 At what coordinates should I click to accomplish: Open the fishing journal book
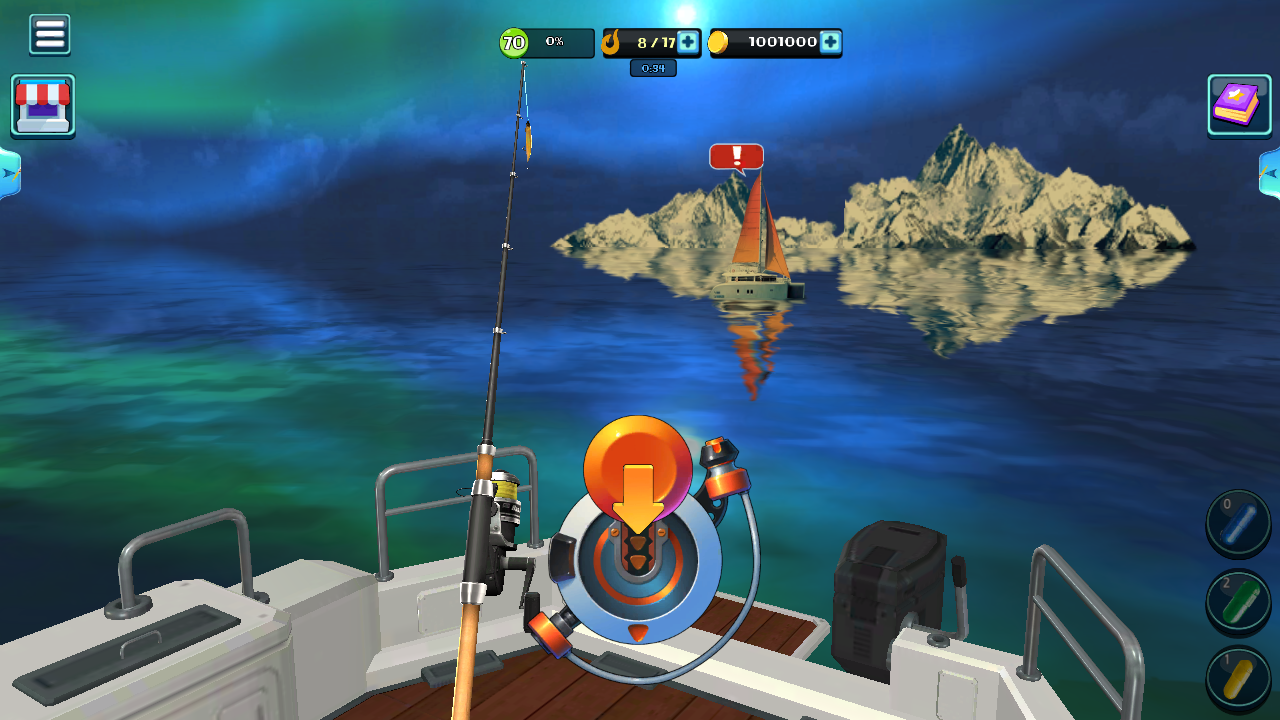pyautogui.click(x=1238, y=104)
